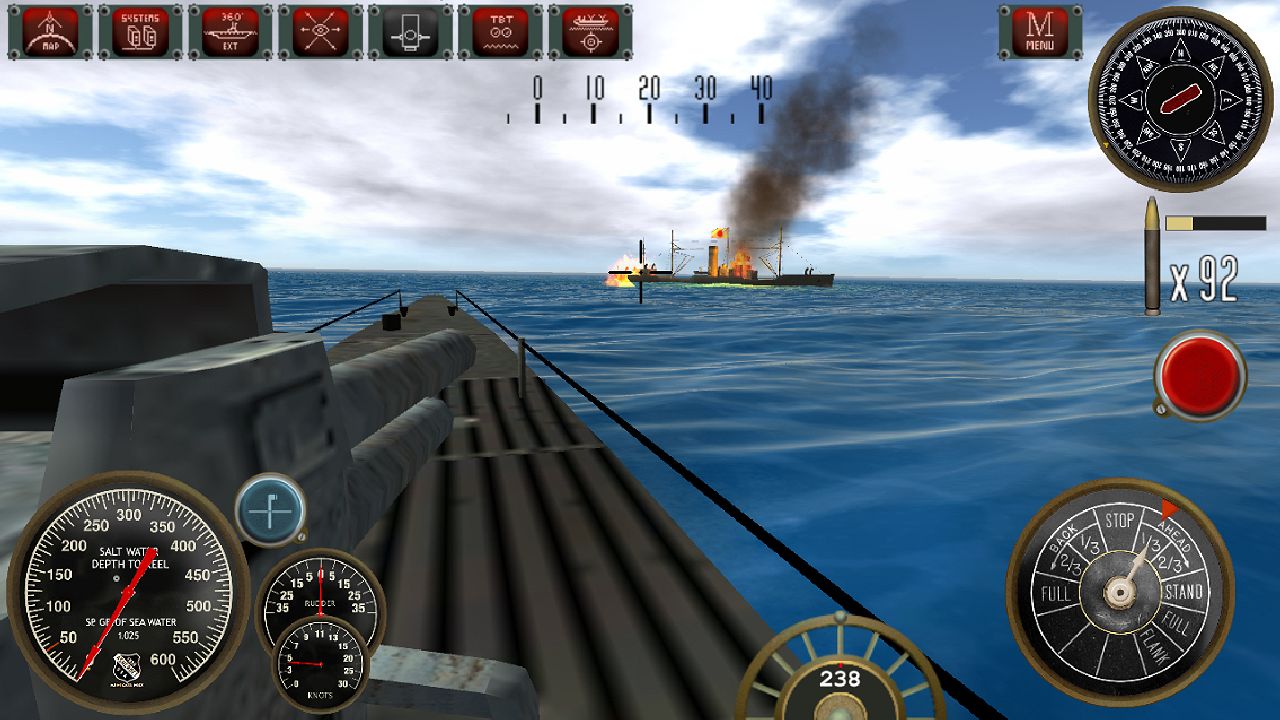The height and width of the screenshot is (720, 1280).
Task: Tap the salt water depth gauge
Action: 125,590
